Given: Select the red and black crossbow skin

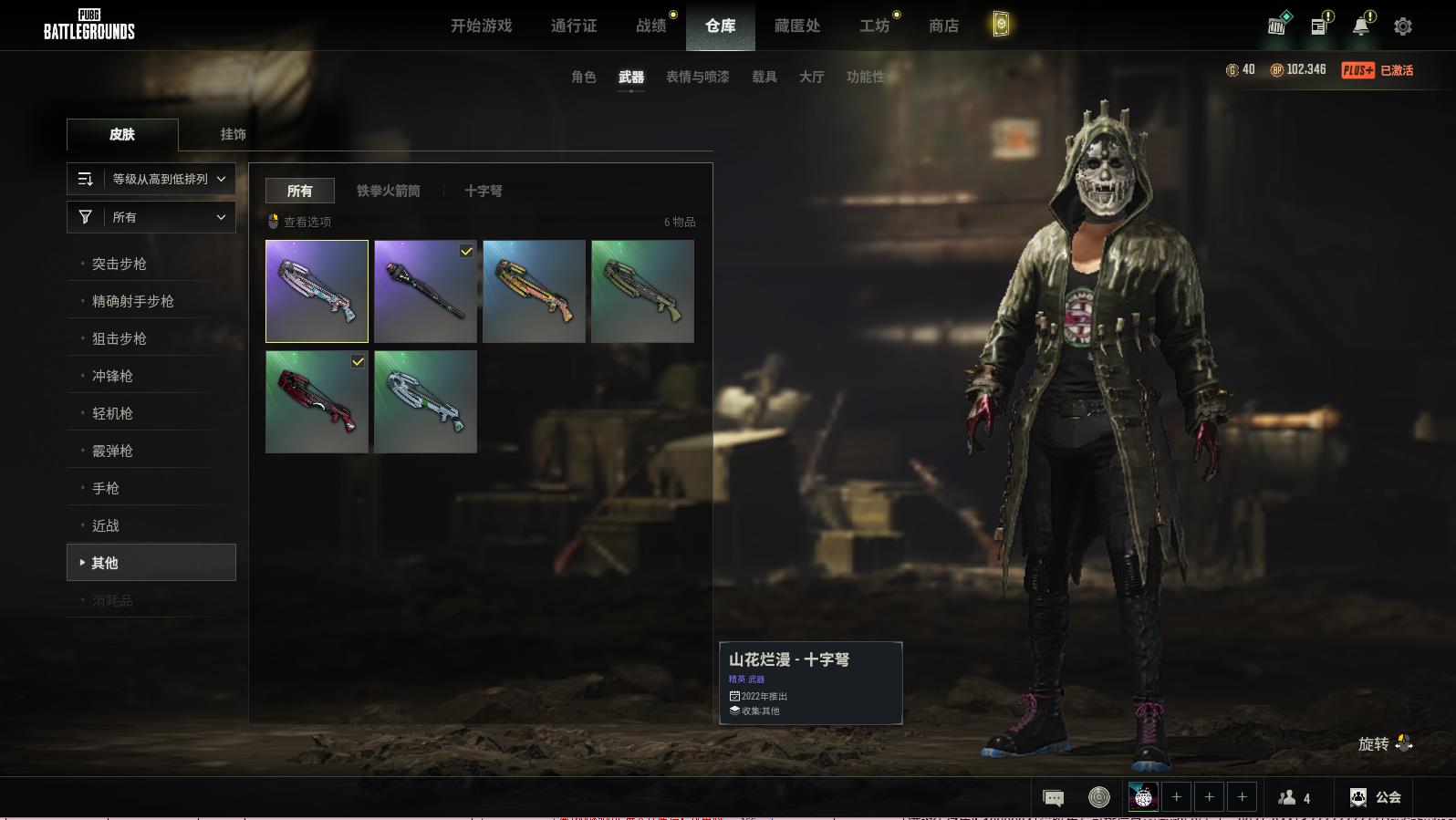Looking at the screenshot, I should point(317,401).
